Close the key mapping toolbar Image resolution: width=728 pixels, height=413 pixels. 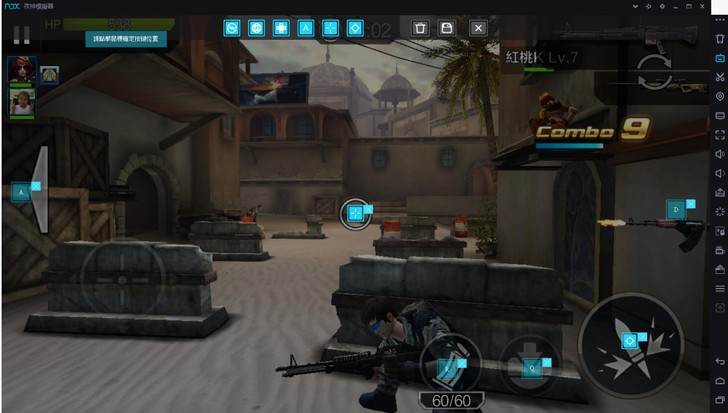pos(478,28)
